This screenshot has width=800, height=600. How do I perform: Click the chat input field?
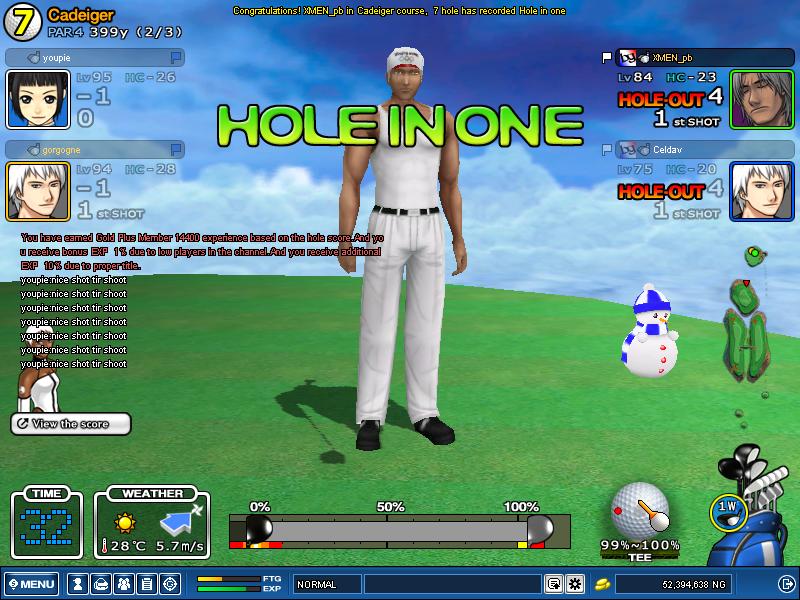point(452,584)
